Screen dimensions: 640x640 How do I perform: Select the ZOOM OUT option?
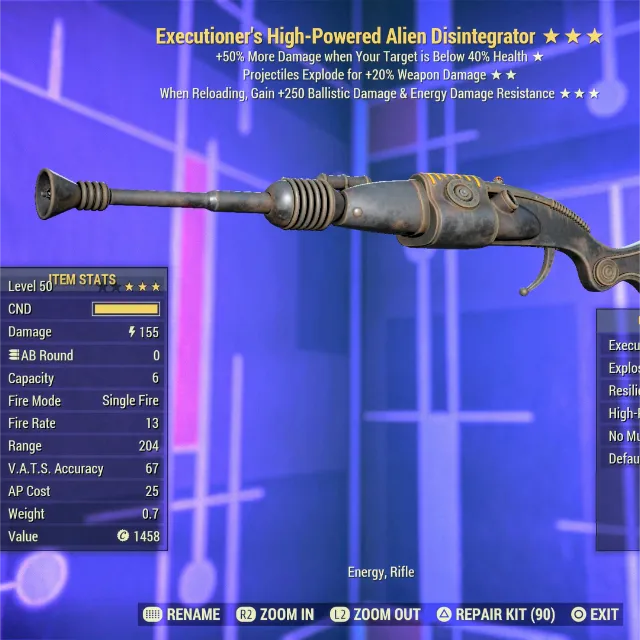(x=378, y=614)
